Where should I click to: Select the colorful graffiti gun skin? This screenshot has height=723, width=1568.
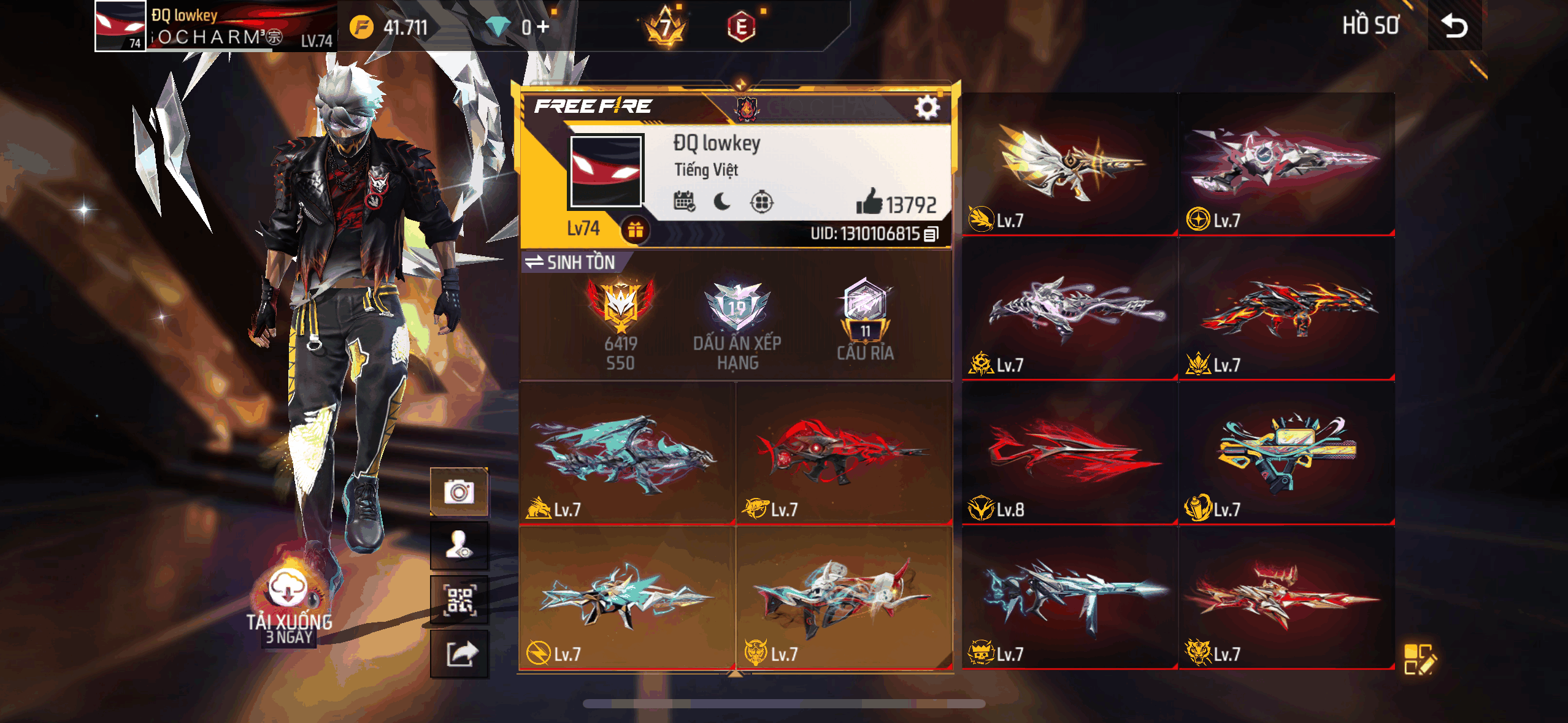[x=1286, y=453]
